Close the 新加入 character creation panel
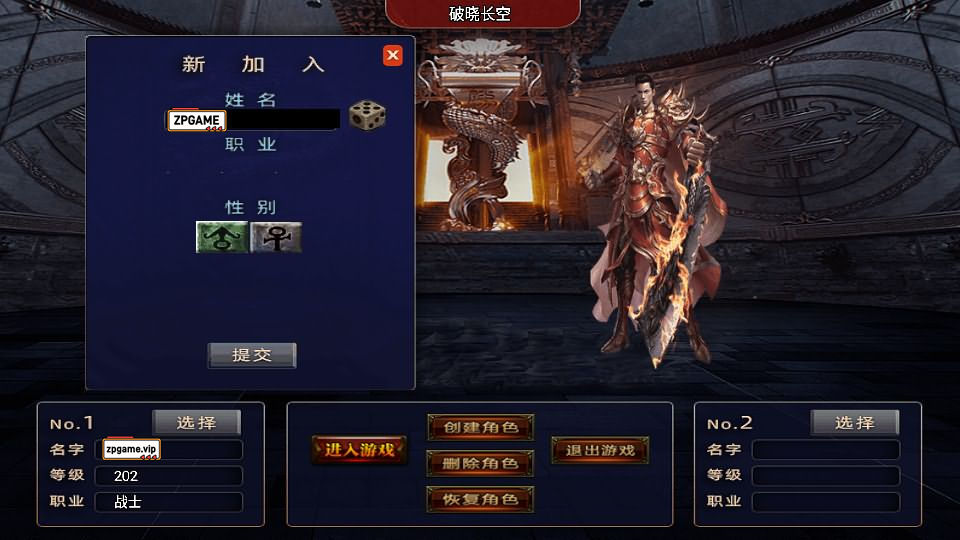This screenshot has height=540, width=960. [x=393, y=56]
